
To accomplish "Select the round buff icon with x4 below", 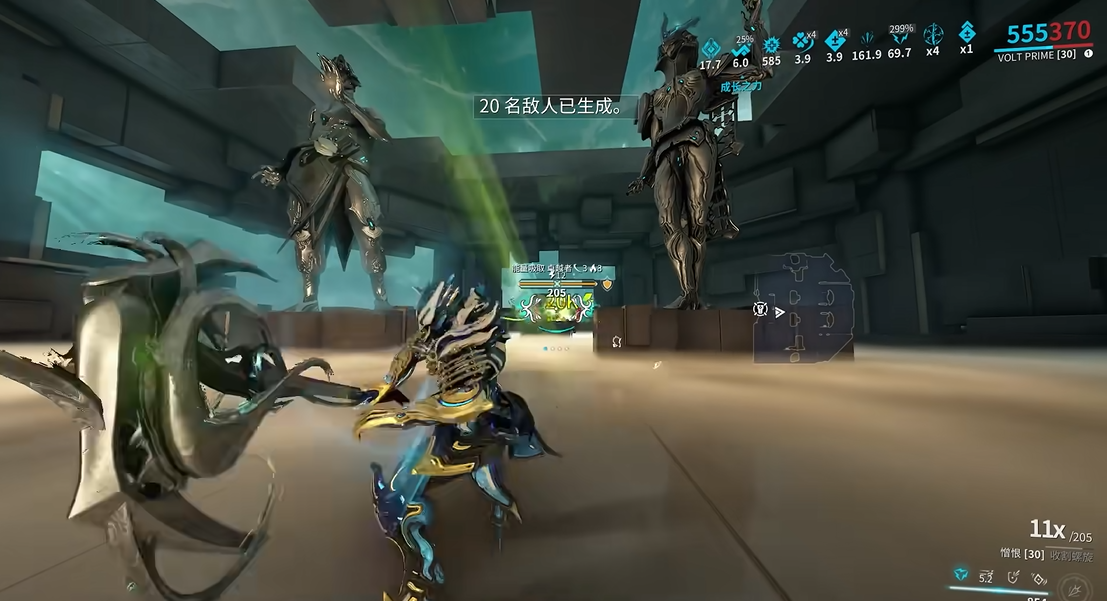I will (933, 34).
